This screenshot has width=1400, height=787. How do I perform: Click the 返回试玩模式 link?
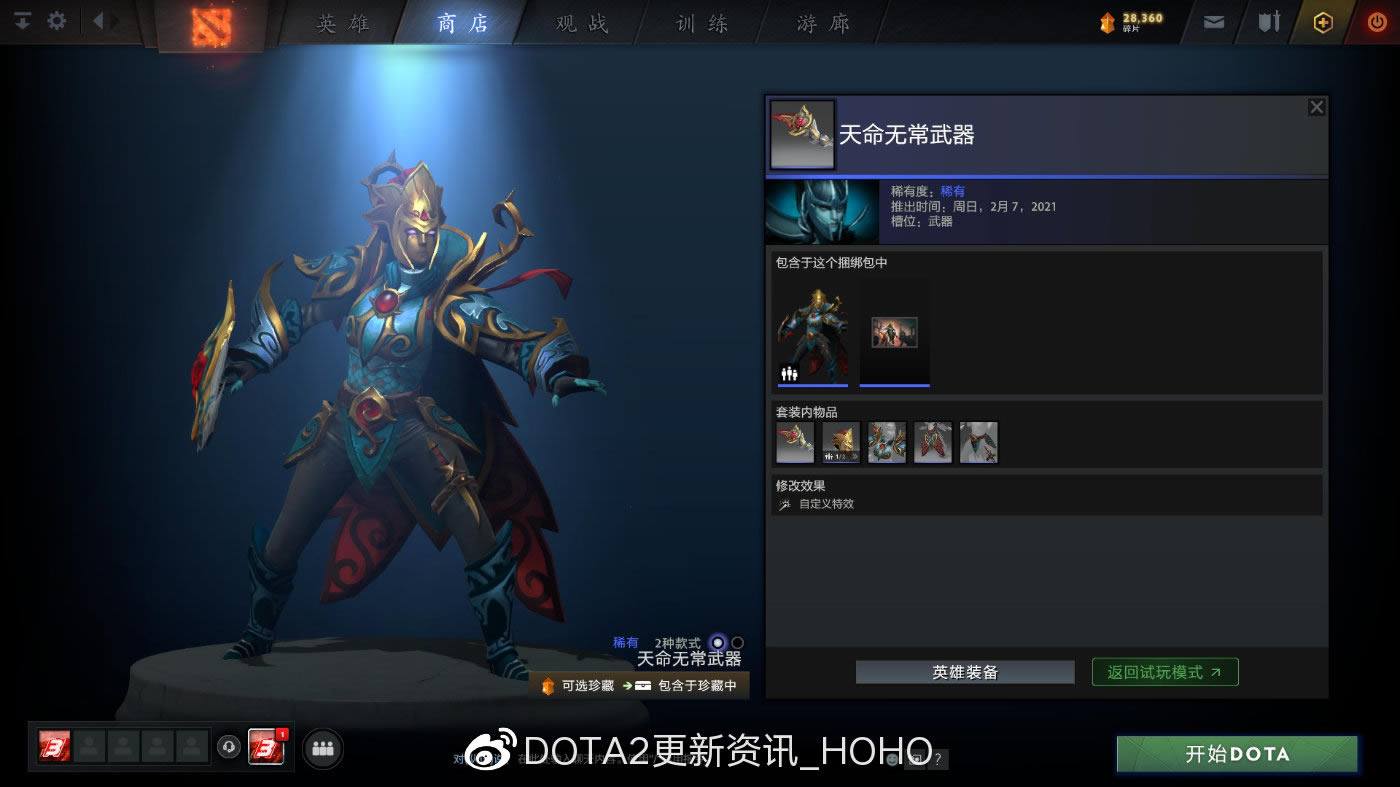(x=1164, y=671)
